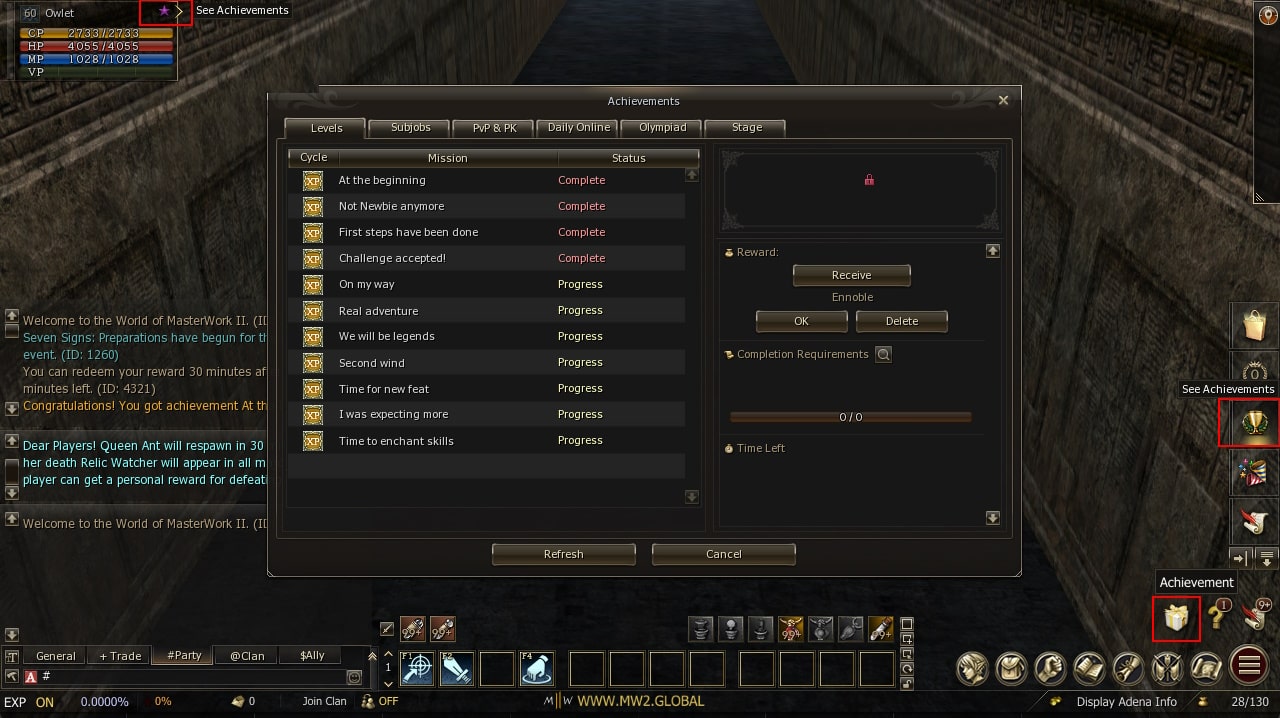Show the Olympiad achievements tab

[662, 128]
